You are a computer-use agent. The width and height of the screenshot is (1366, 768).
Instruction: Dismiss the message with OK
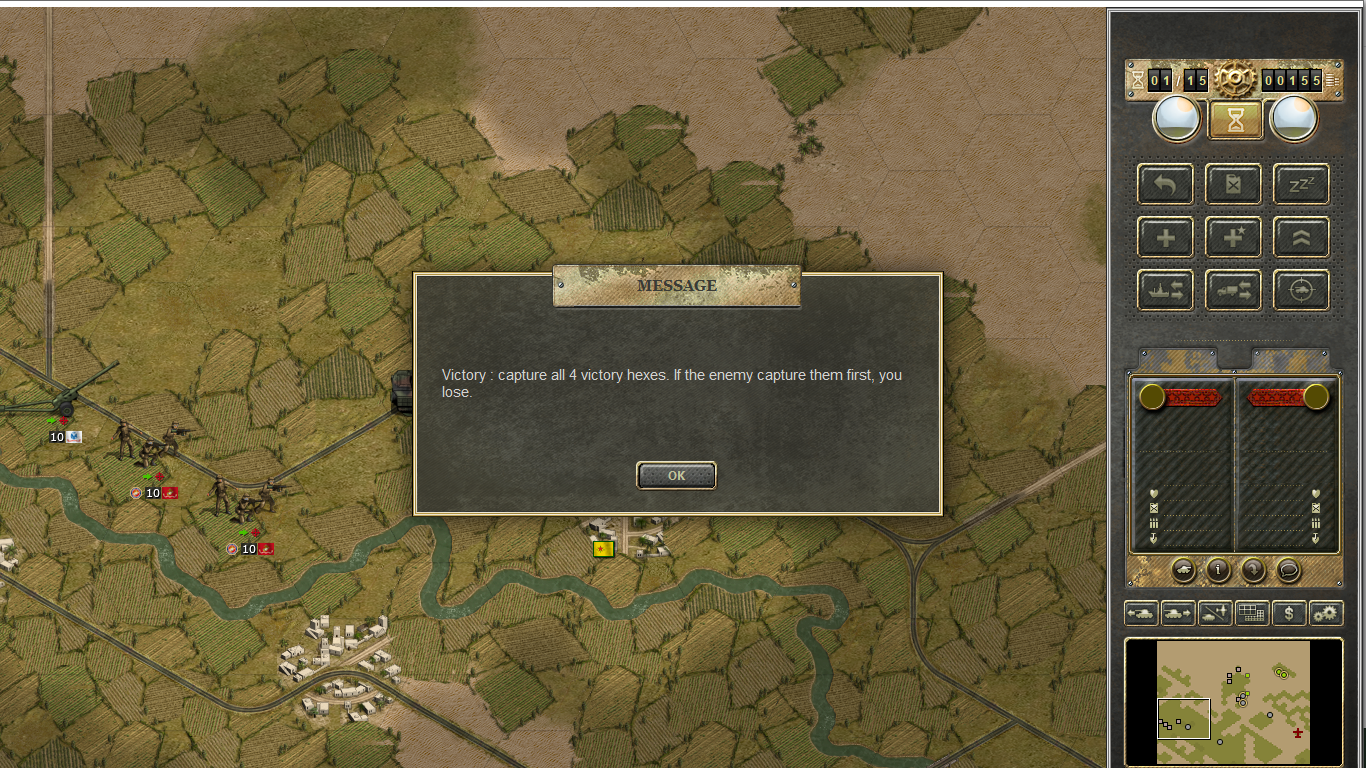[676, 476]
